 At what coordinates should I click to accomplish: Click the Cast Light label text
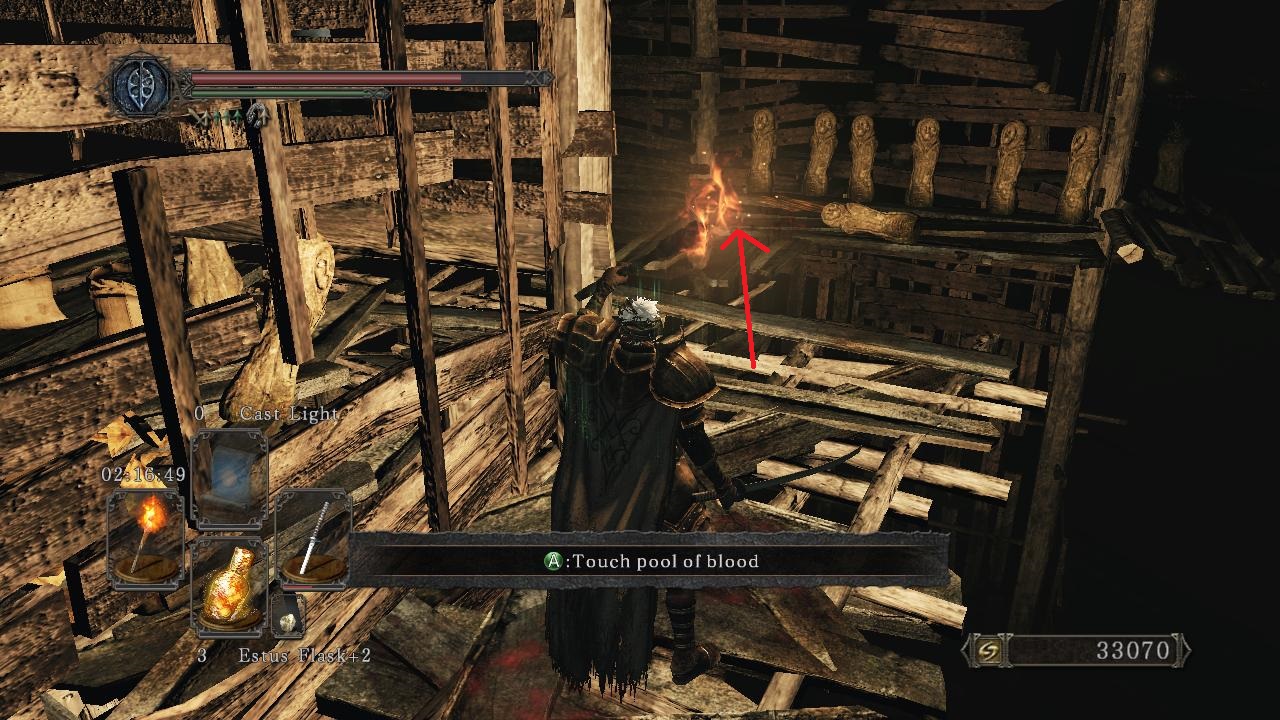(288, 414)
